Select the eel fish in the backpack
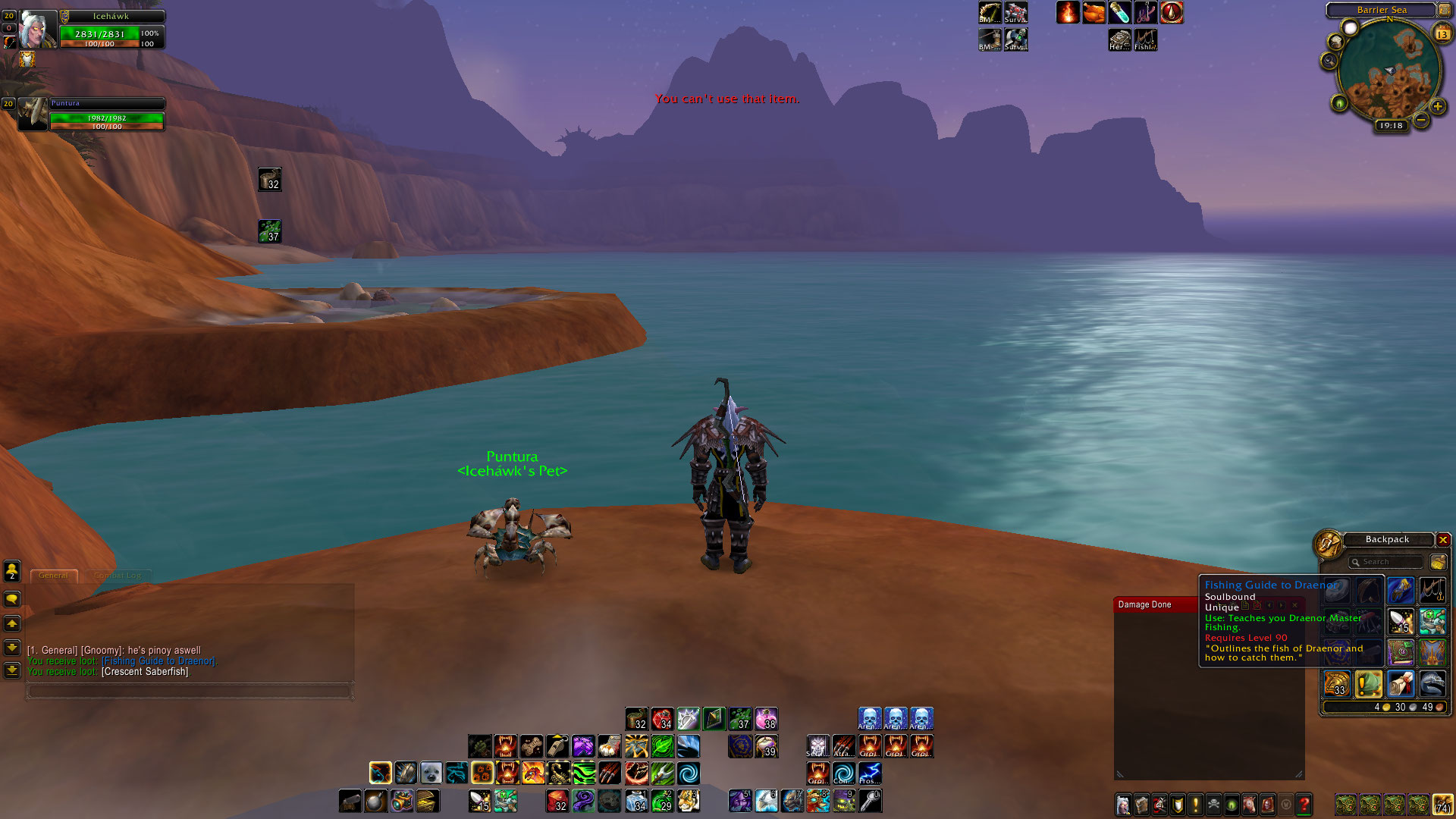1456x819 pixels. [1432, 684]
